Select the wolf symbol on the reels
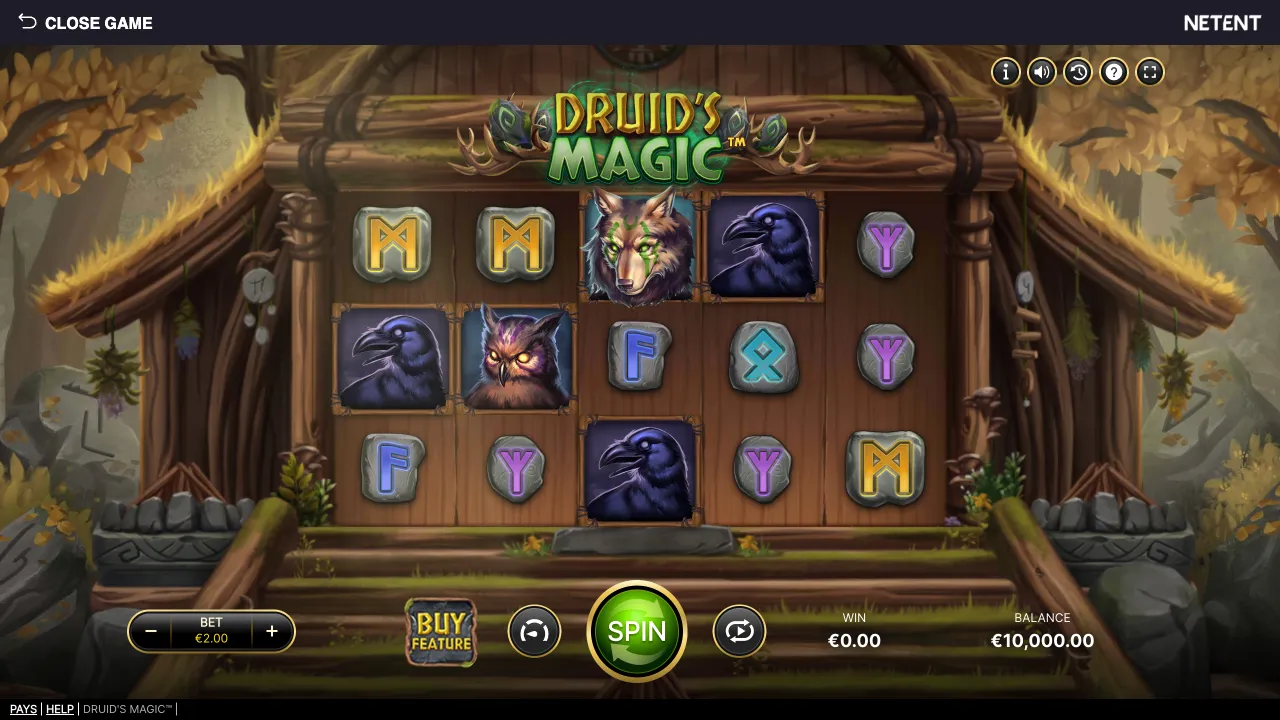The width and height of the screenshot is (1280, 720). pyautogui.click(x=639, y=243)
